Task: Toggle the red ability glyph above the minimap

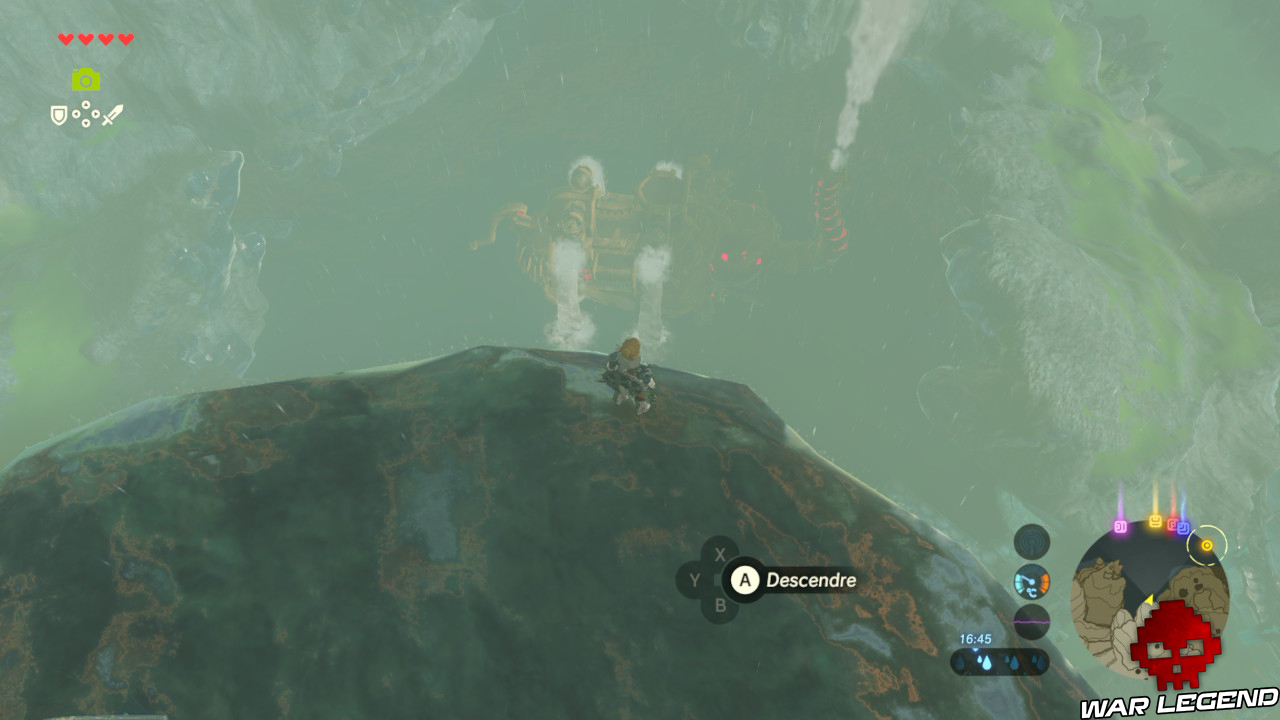Action: coord(1172,524)
